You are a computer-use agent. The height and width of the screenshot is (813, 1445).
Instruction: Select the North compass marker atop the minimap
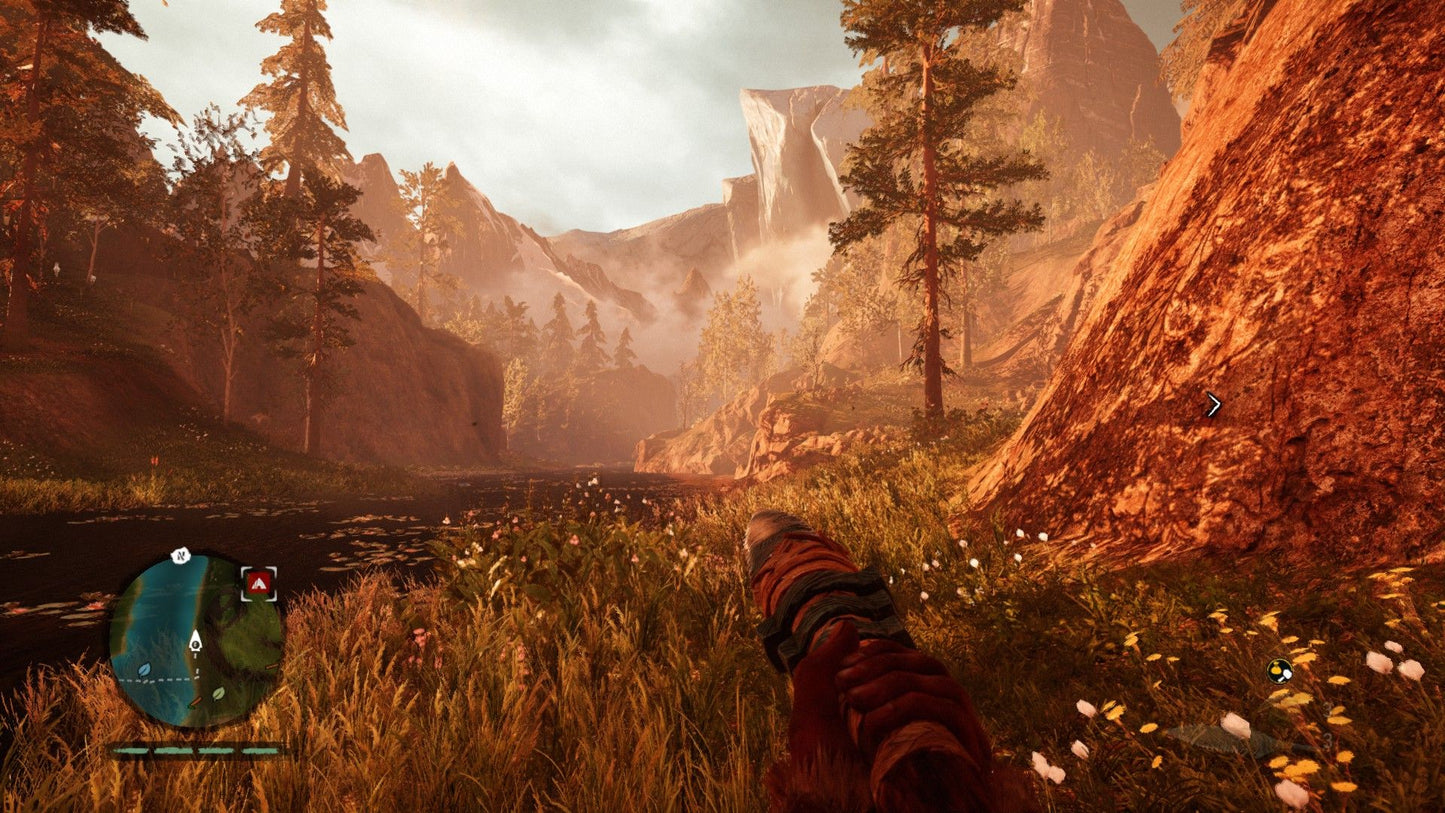pos(180,555)
